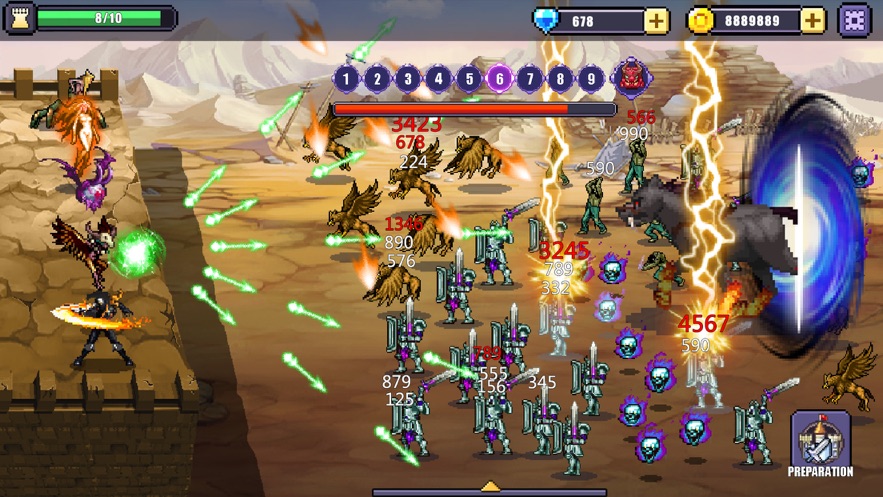Screen dimensions: 883x497
Task: Select wave 6 marker
Action: point(499,78)
